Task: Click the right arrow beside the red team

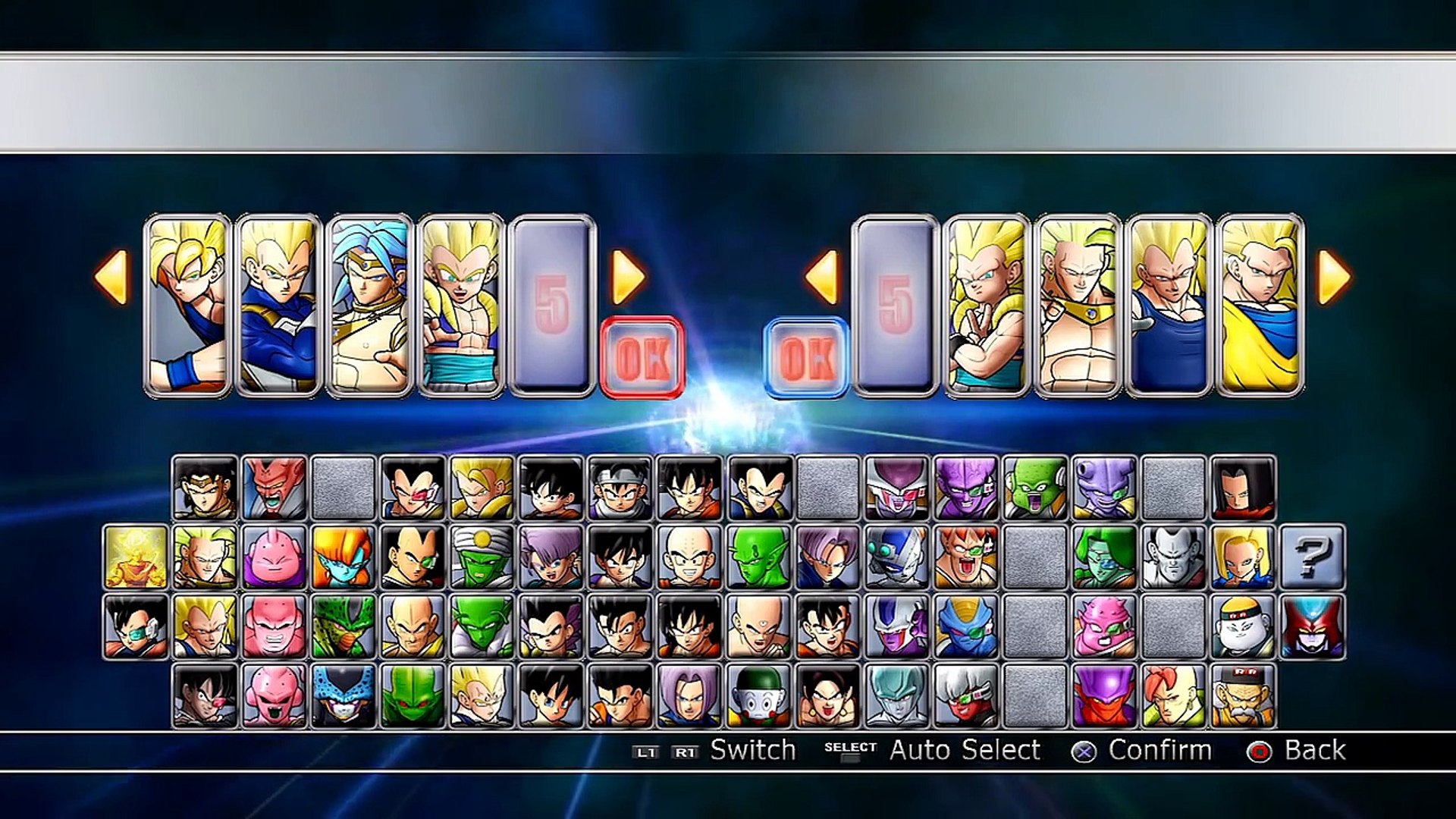Action: (628, 278)
